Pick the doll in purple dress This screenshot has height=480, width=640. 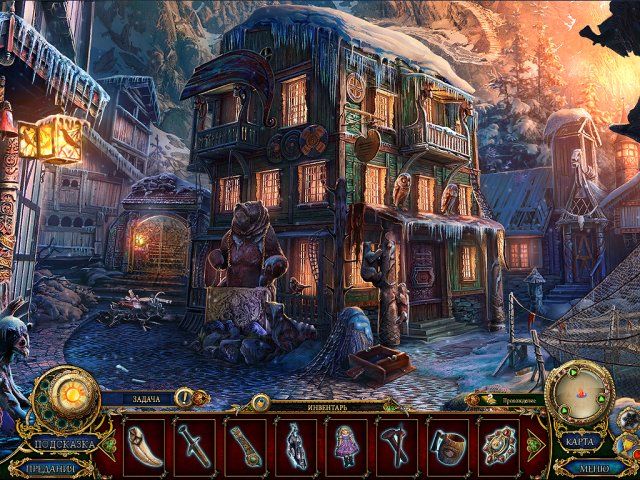(x=346, y=442)
